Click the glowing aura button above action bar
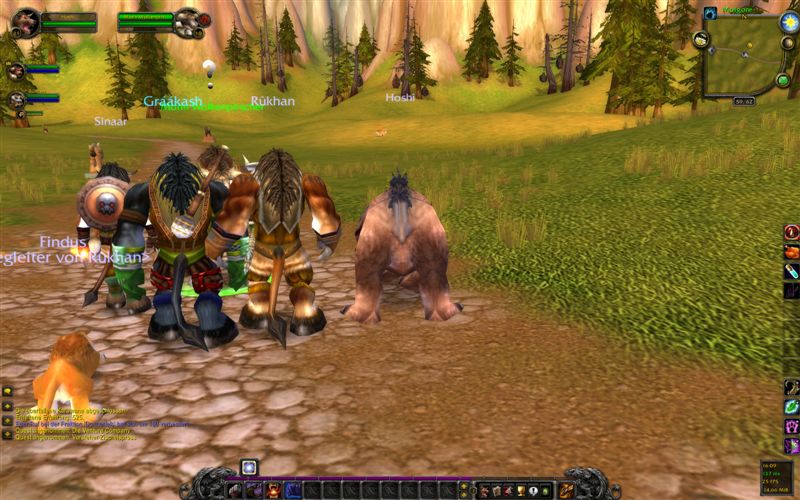 pyautogui.click(x=249, y=467)
